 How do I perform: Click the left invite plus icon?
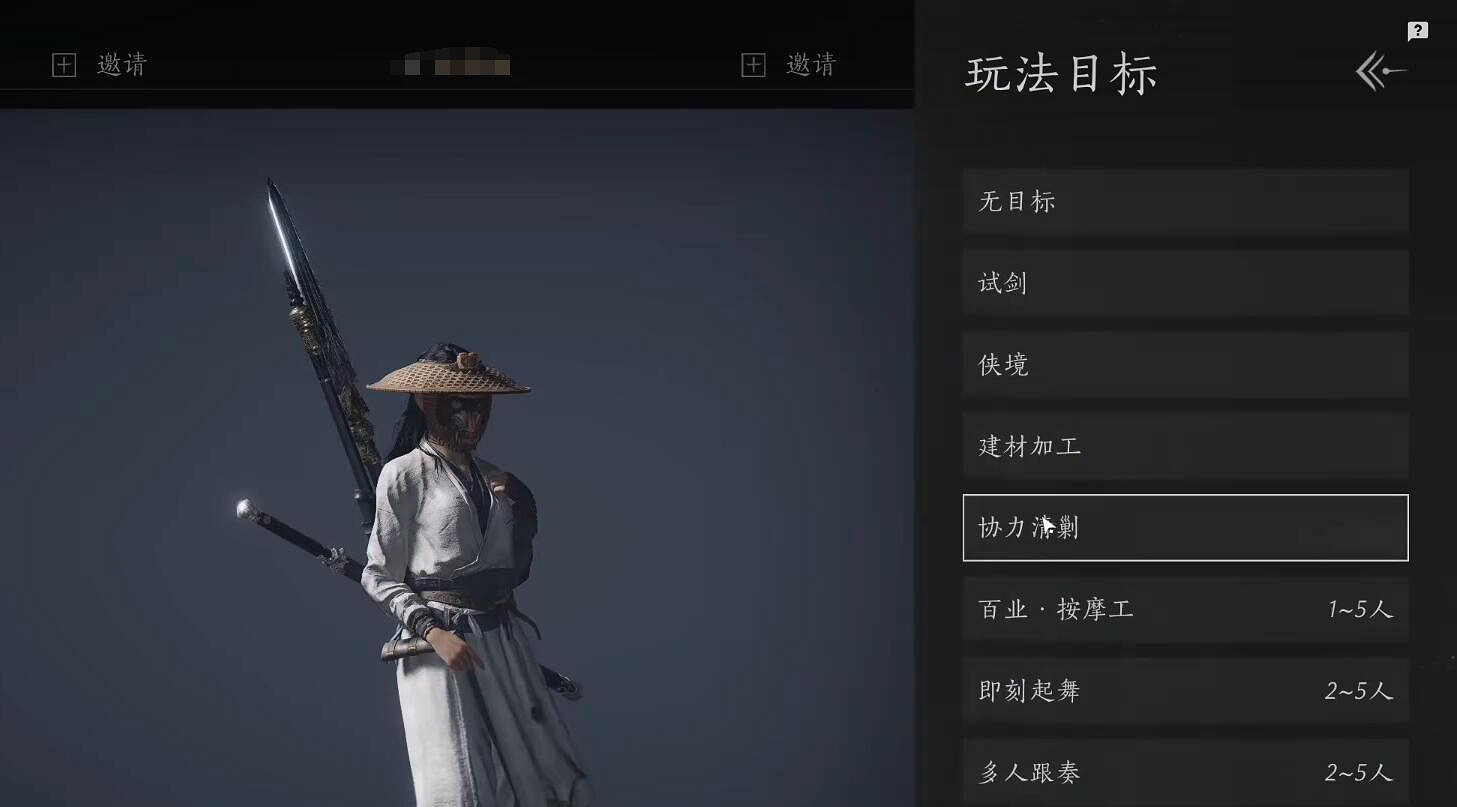(x=65, y=64)
